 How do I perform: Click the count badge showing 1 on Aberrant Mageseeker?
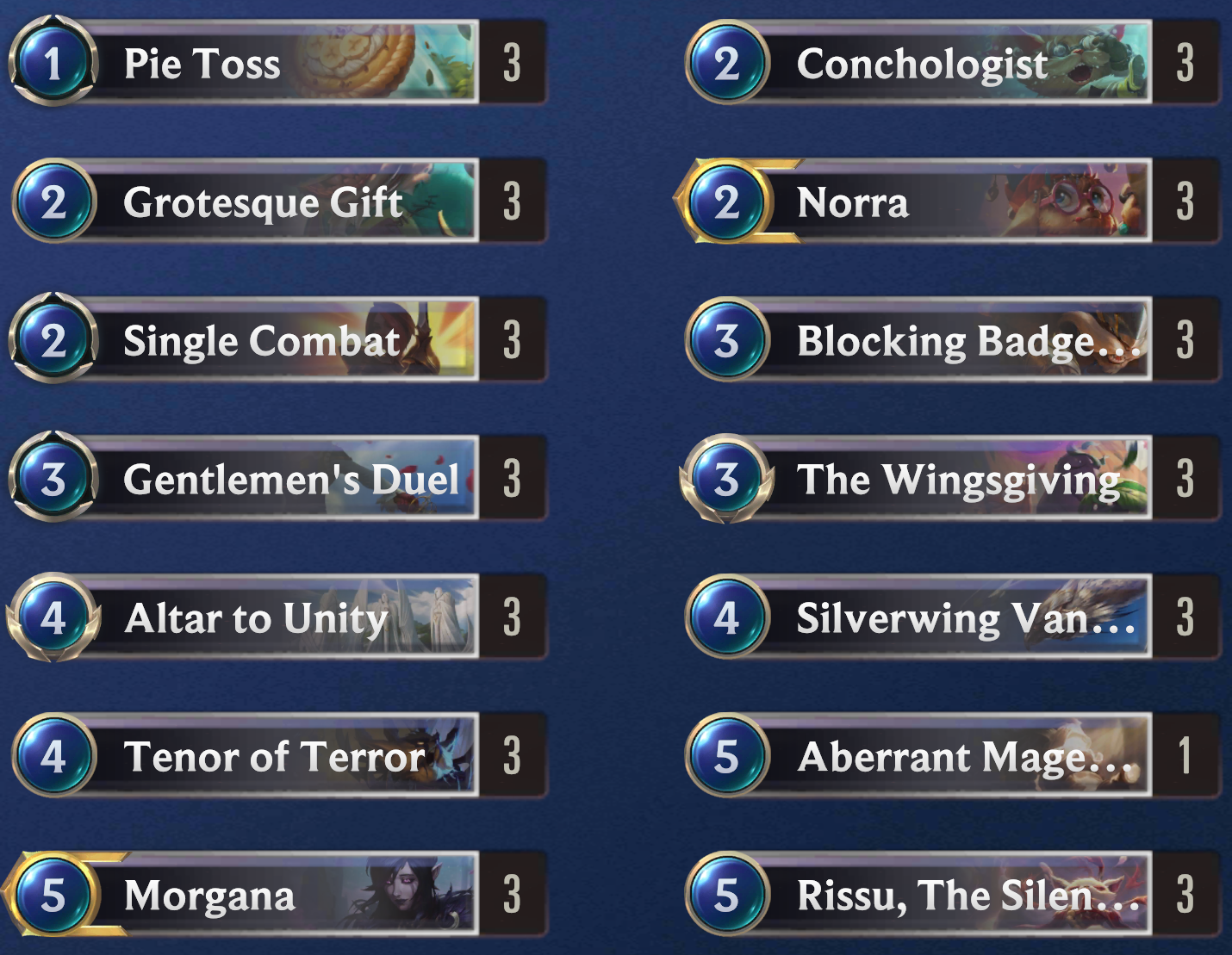[1185, 756]
